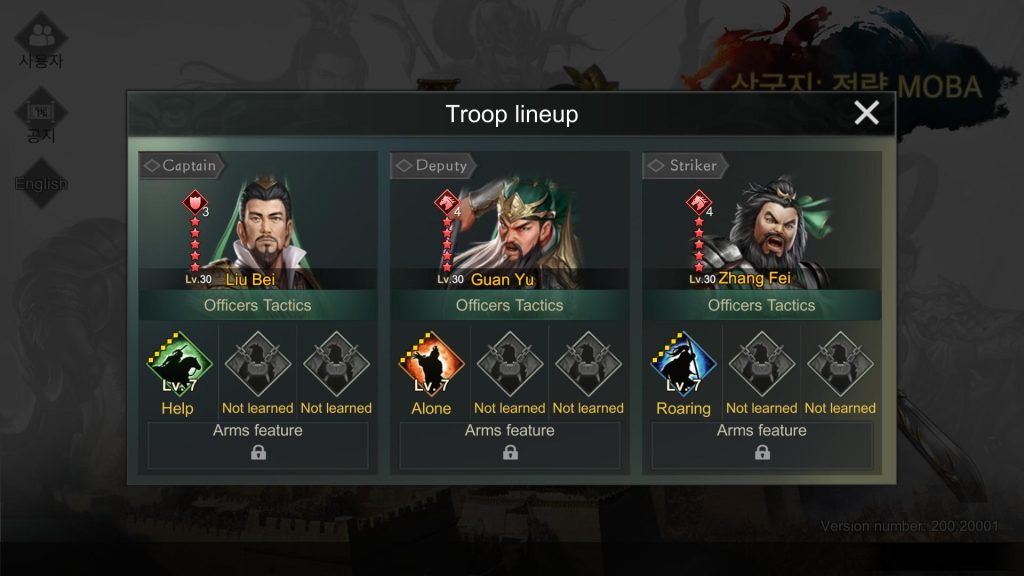1024x576 pixels.
Task: Close the Troop lineup window
Action: 866,113
